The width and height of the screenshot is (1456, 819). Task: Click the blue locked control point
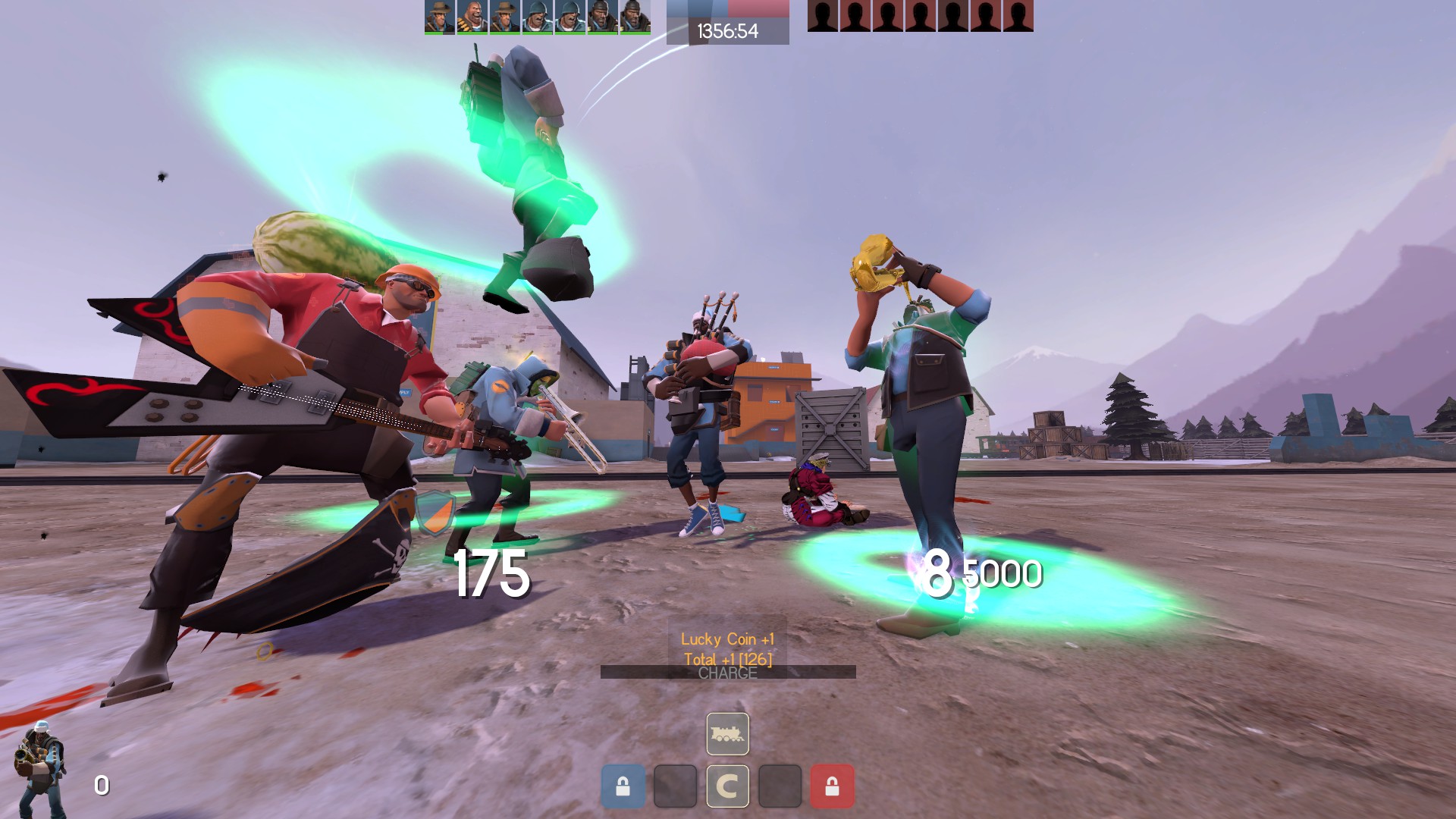coord(623,786)
